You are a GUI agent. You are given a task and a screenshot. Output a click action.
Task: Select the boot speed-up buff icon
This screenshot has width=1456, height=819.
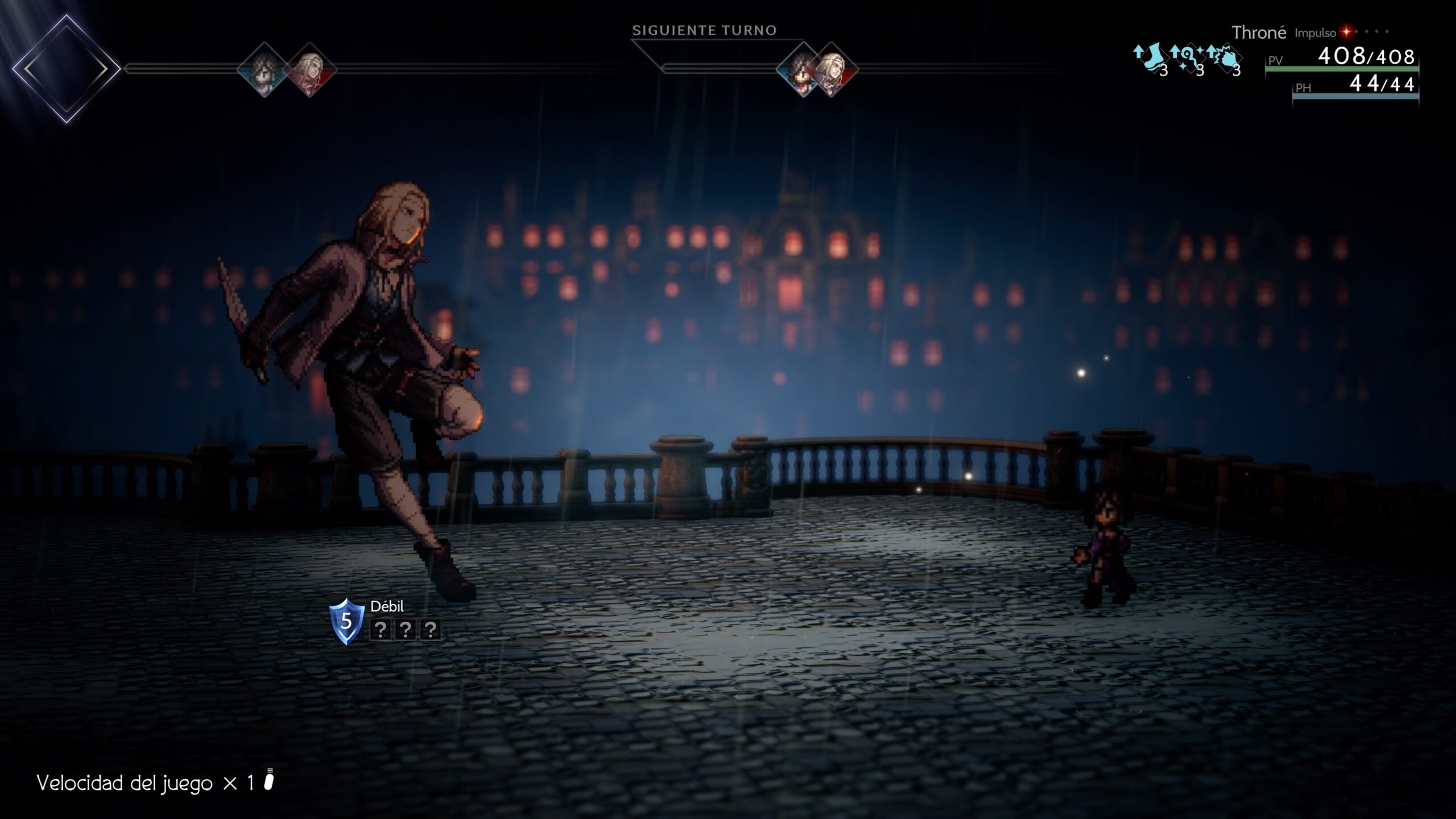[1150, 60]
